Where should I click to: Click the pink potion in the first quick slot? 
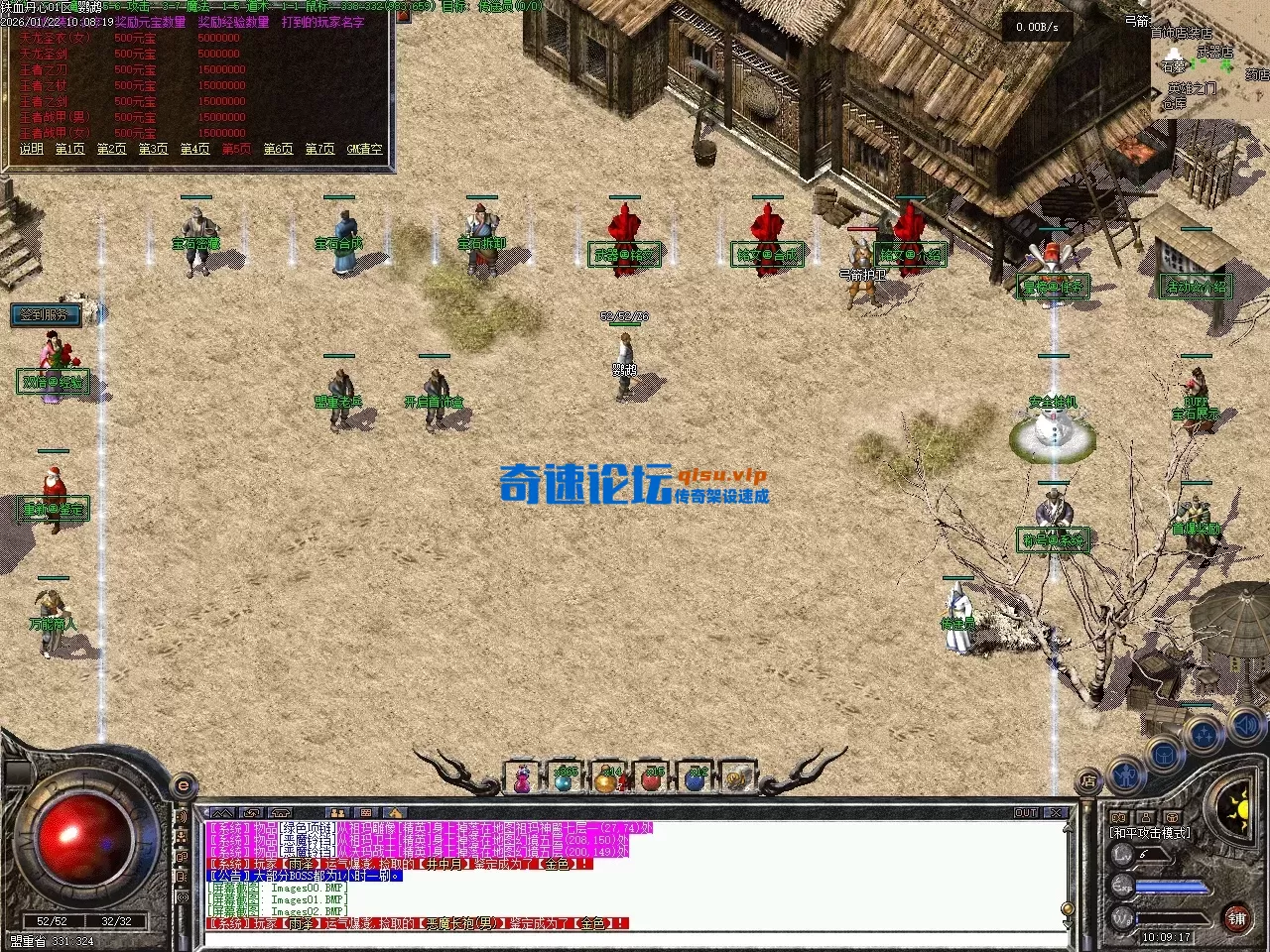pyautogui.click(x=524, y=783)
